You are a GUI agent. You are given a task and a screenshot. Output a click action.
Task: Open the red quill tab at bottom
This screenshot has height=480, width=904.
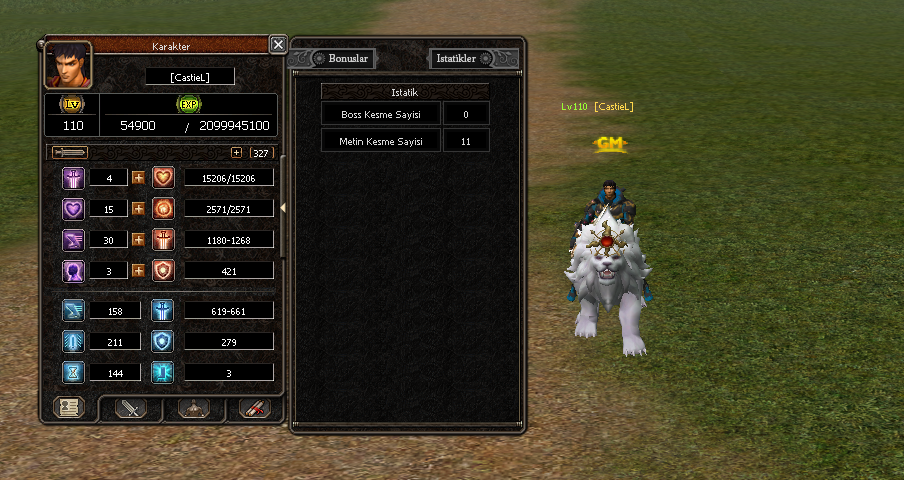255,408
